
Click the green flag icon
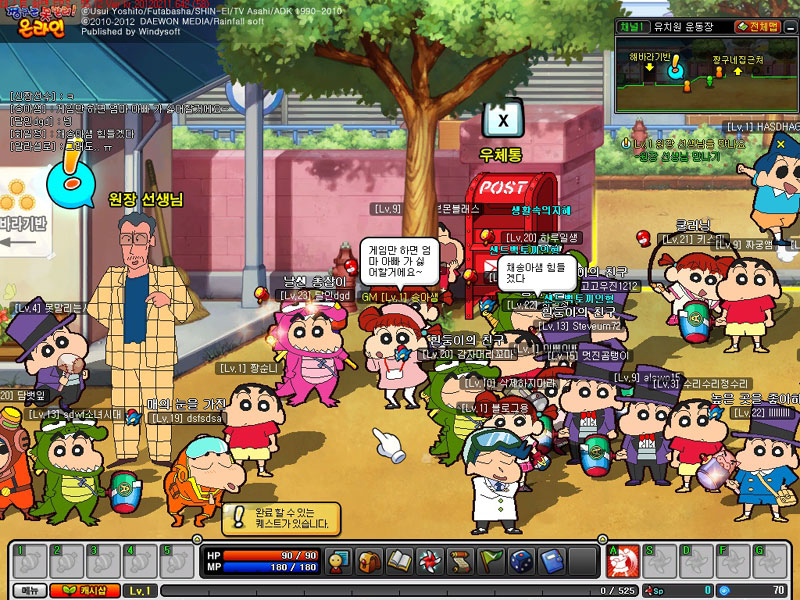pyautogui.click(x=490, y=561)
